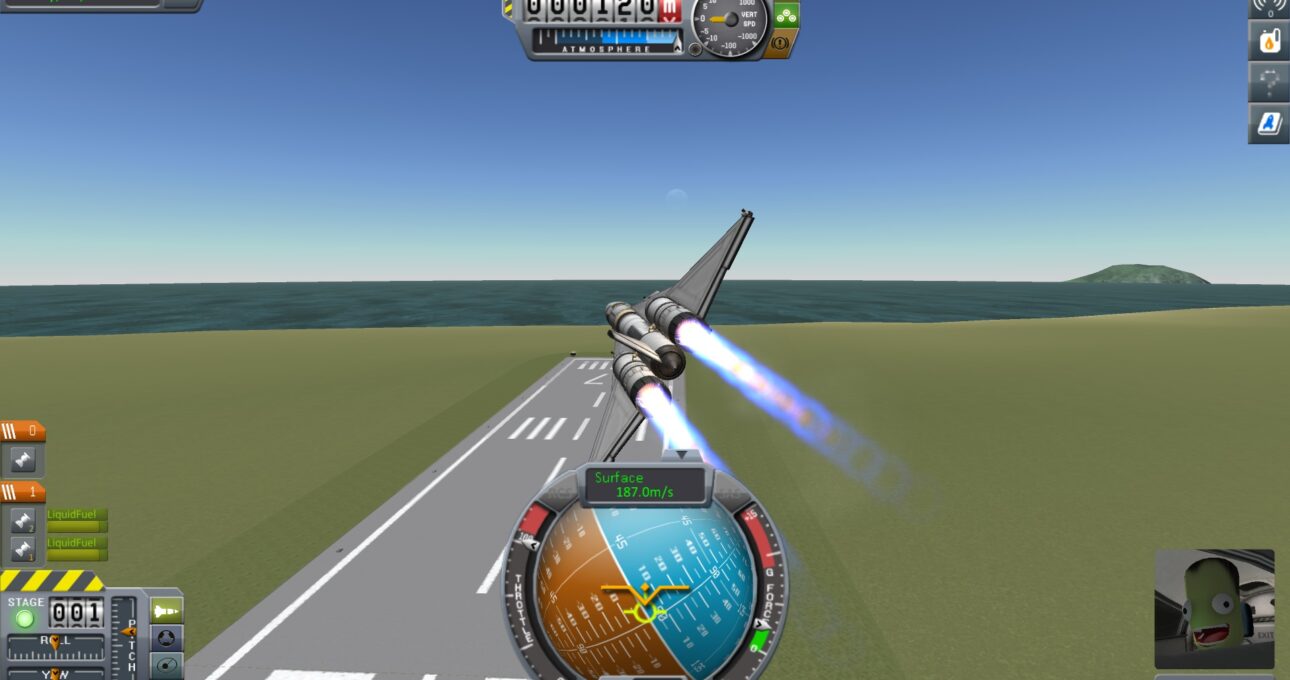Click the orange stage 0 header
Viewport: 1290px width, 680px height.
click(23, 432)
